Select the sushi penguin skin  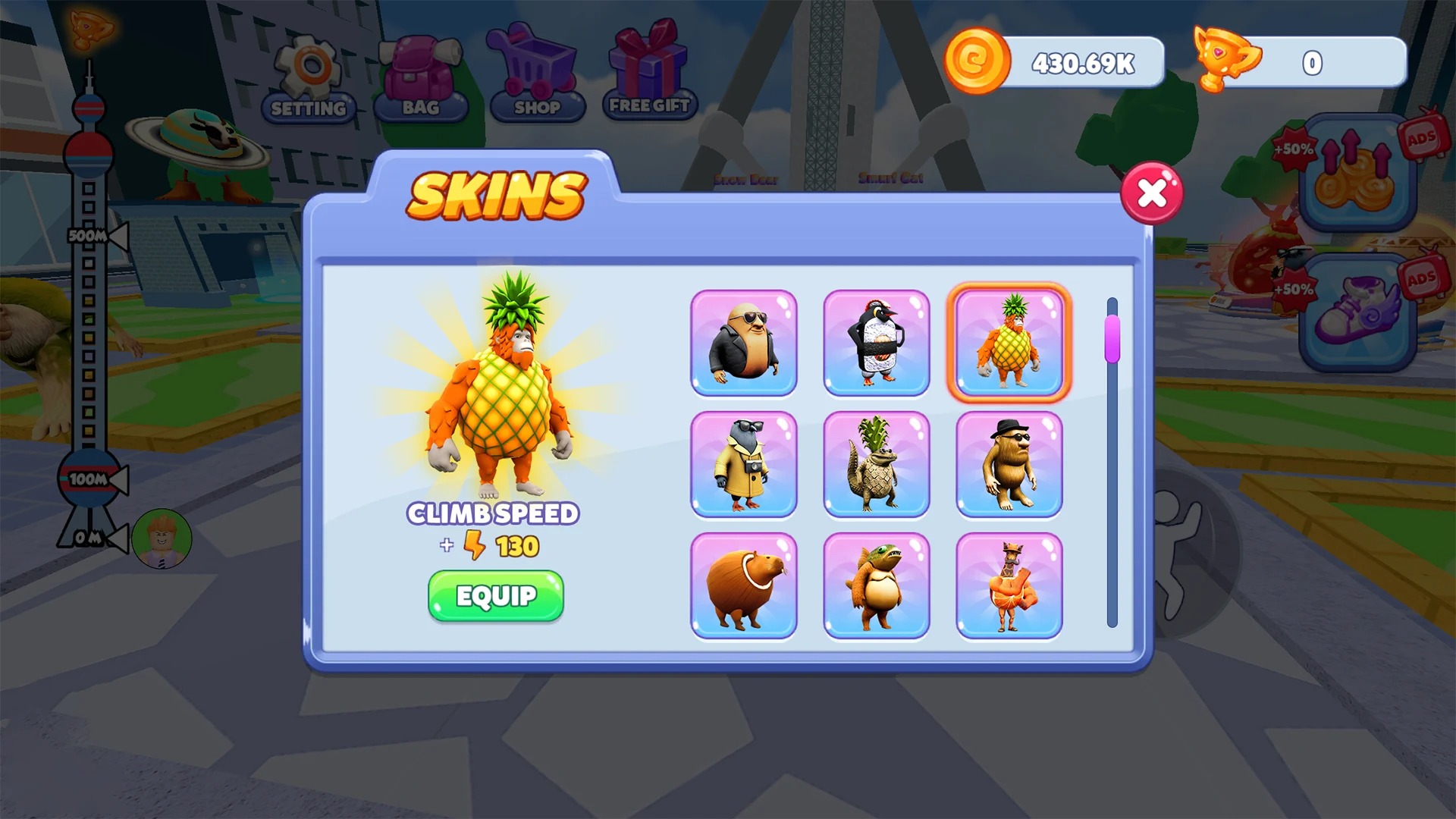pos(877,343)
